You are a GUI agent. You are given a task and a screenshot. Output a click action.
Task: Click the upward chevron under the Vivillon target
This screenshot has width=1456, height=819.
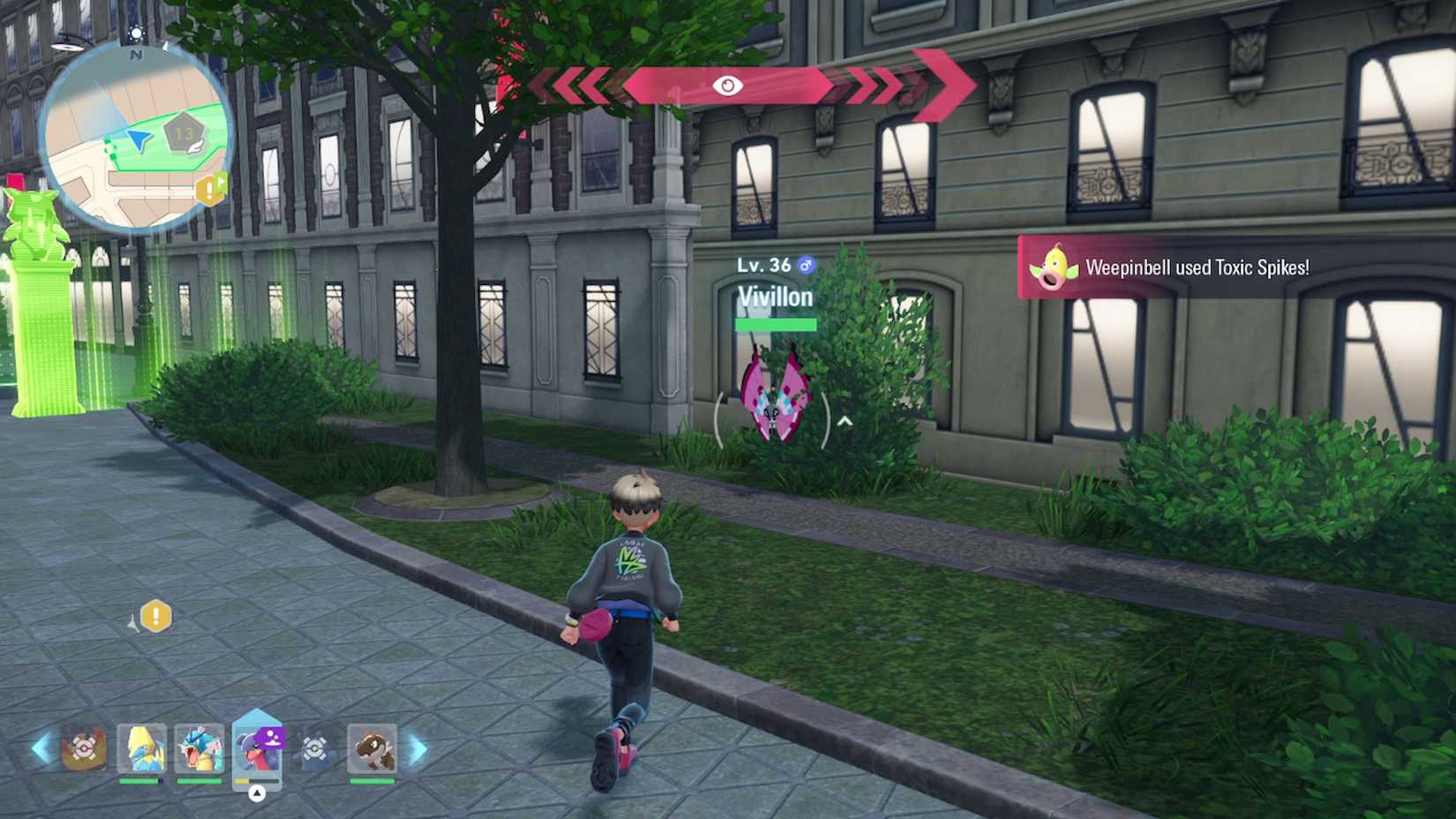pos(844,421)
